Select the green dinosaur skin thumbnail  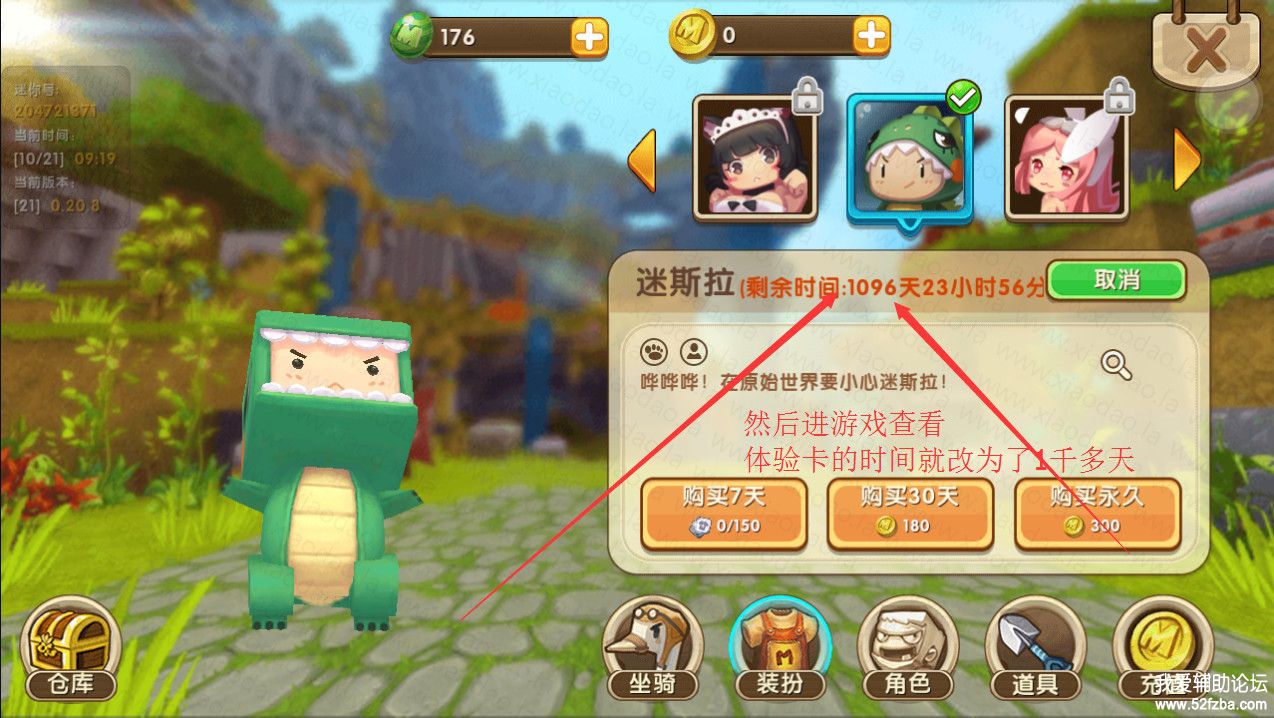[x=908, y=157]
